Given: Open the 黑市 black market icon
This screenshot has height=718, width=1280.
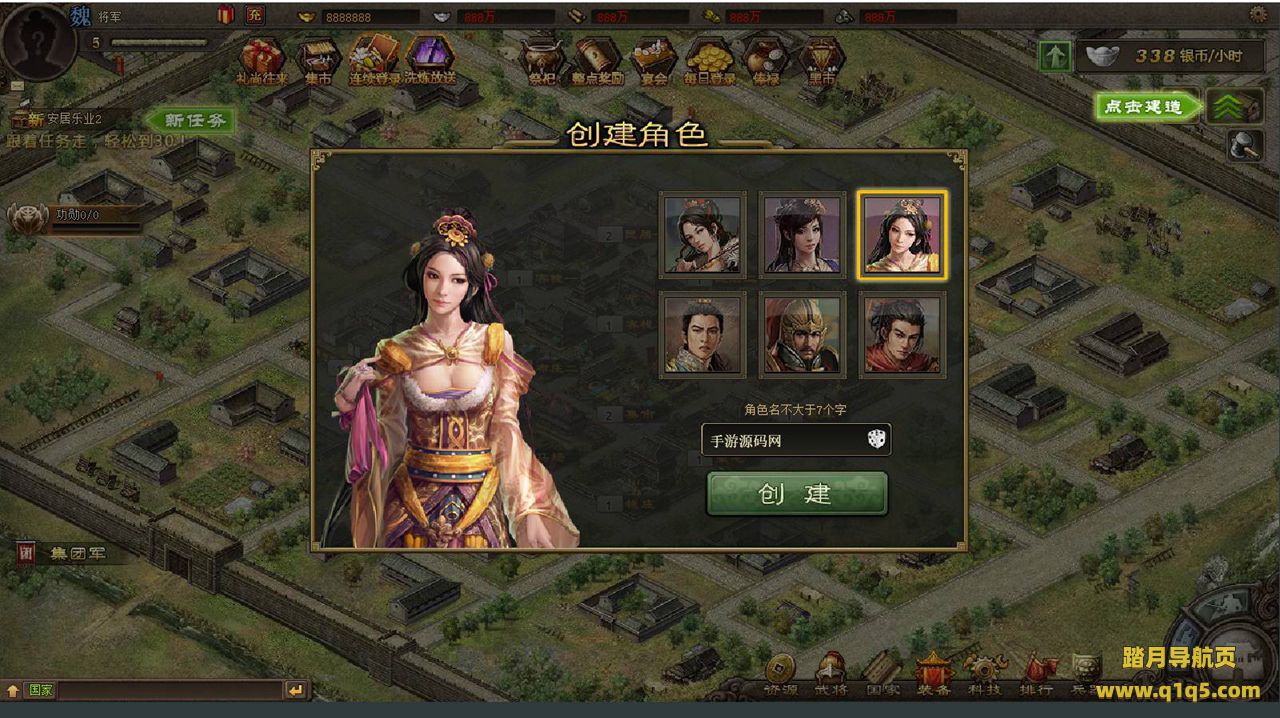Looking at the screenshot, I should click(821, 62).
